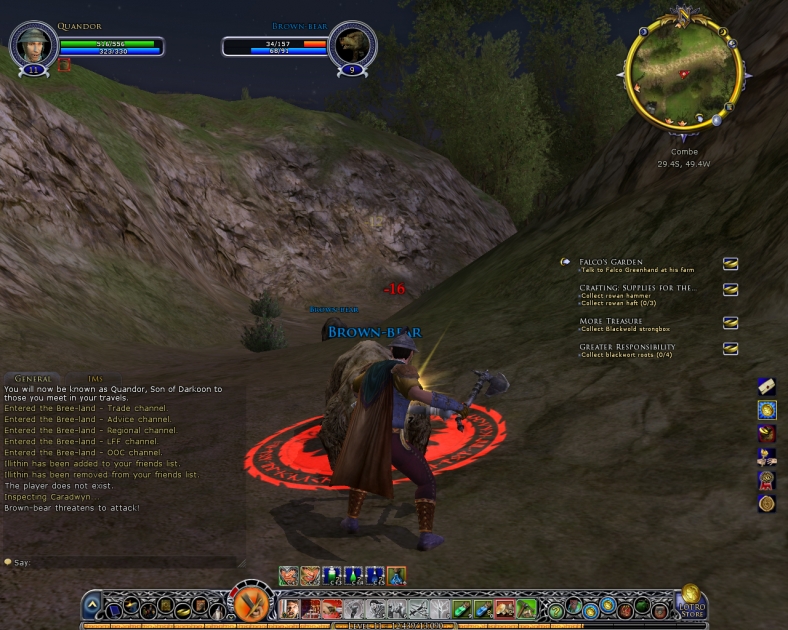Open the circular minimap
This screenshot has width=788, height=630.
point(684,72)
